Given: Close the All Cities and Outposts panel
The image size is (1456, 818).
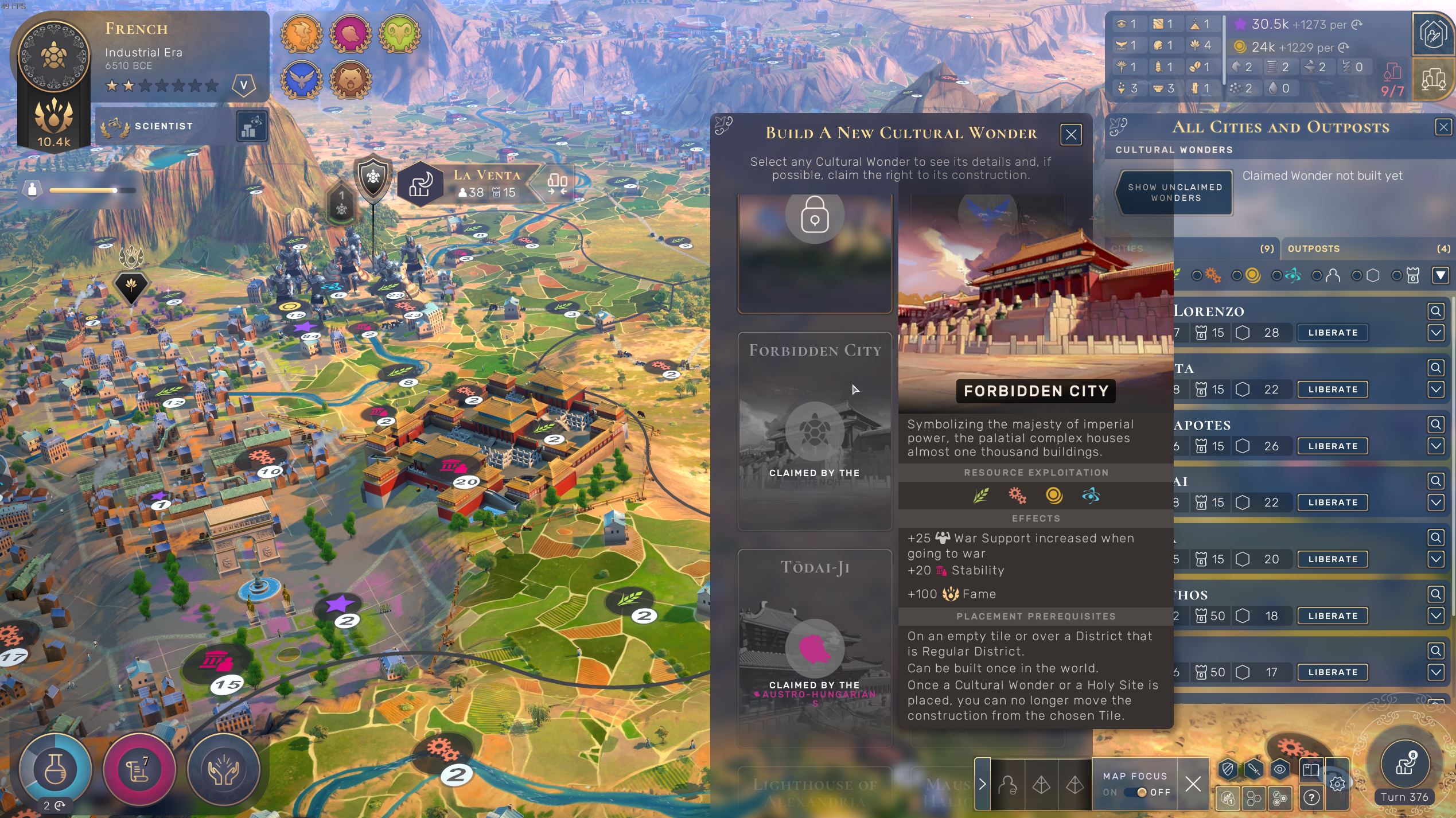Looking at the screenshot, I should 1443,127.
